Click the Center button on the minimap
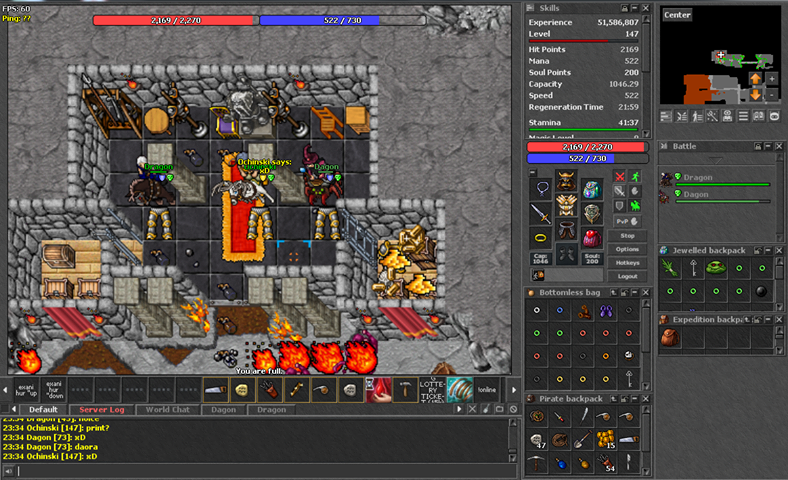The image size is (788, 480). pos(677,15)
